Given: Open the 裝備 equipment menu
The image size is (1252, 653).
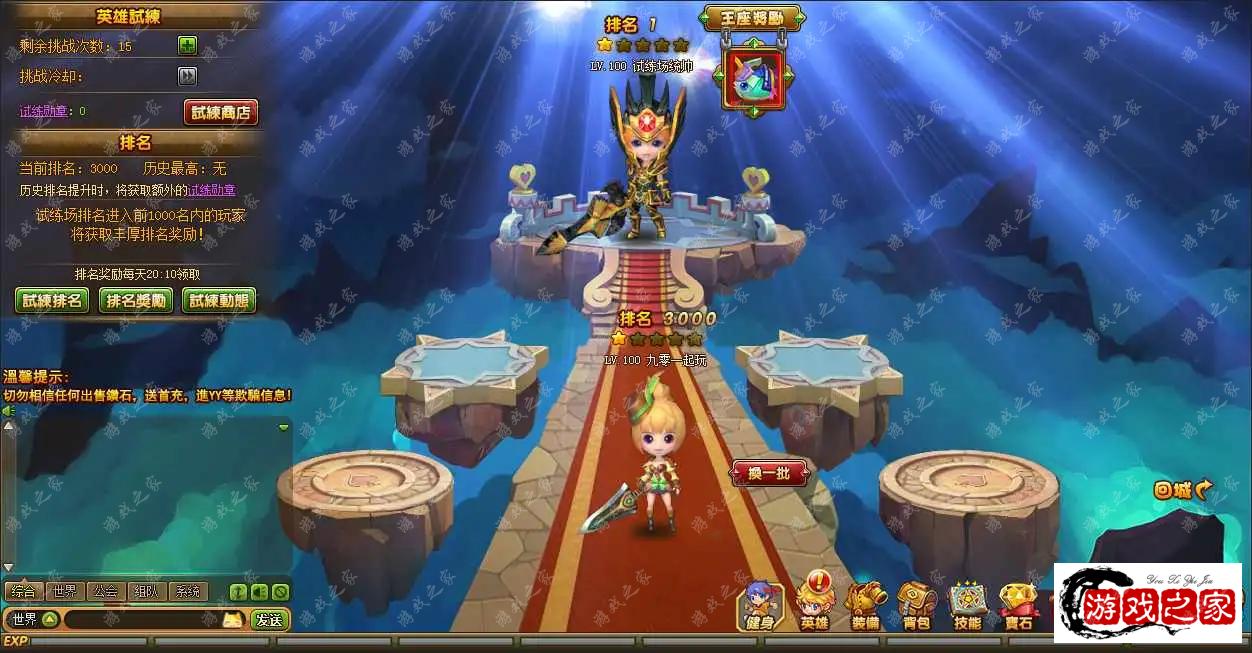Looking at the screenshot, I should (x=866, y=605).
